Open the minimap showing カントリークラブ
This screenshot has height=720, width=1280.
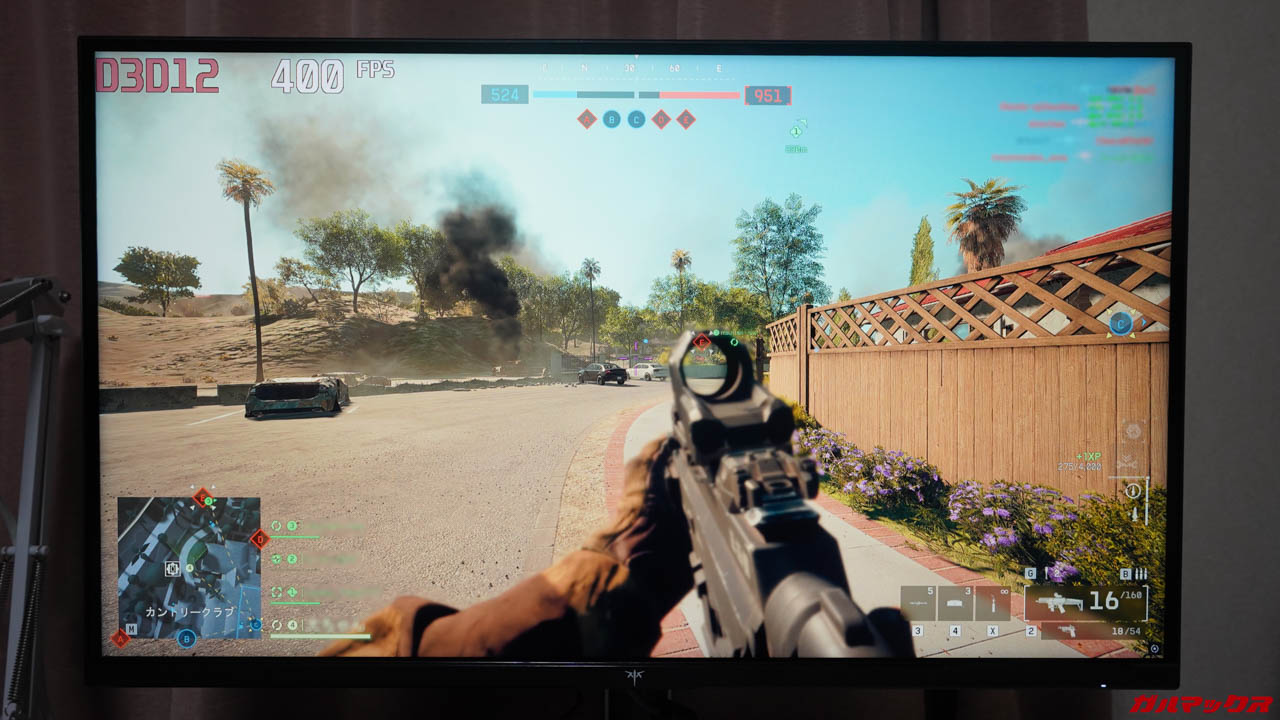[189, 567]
